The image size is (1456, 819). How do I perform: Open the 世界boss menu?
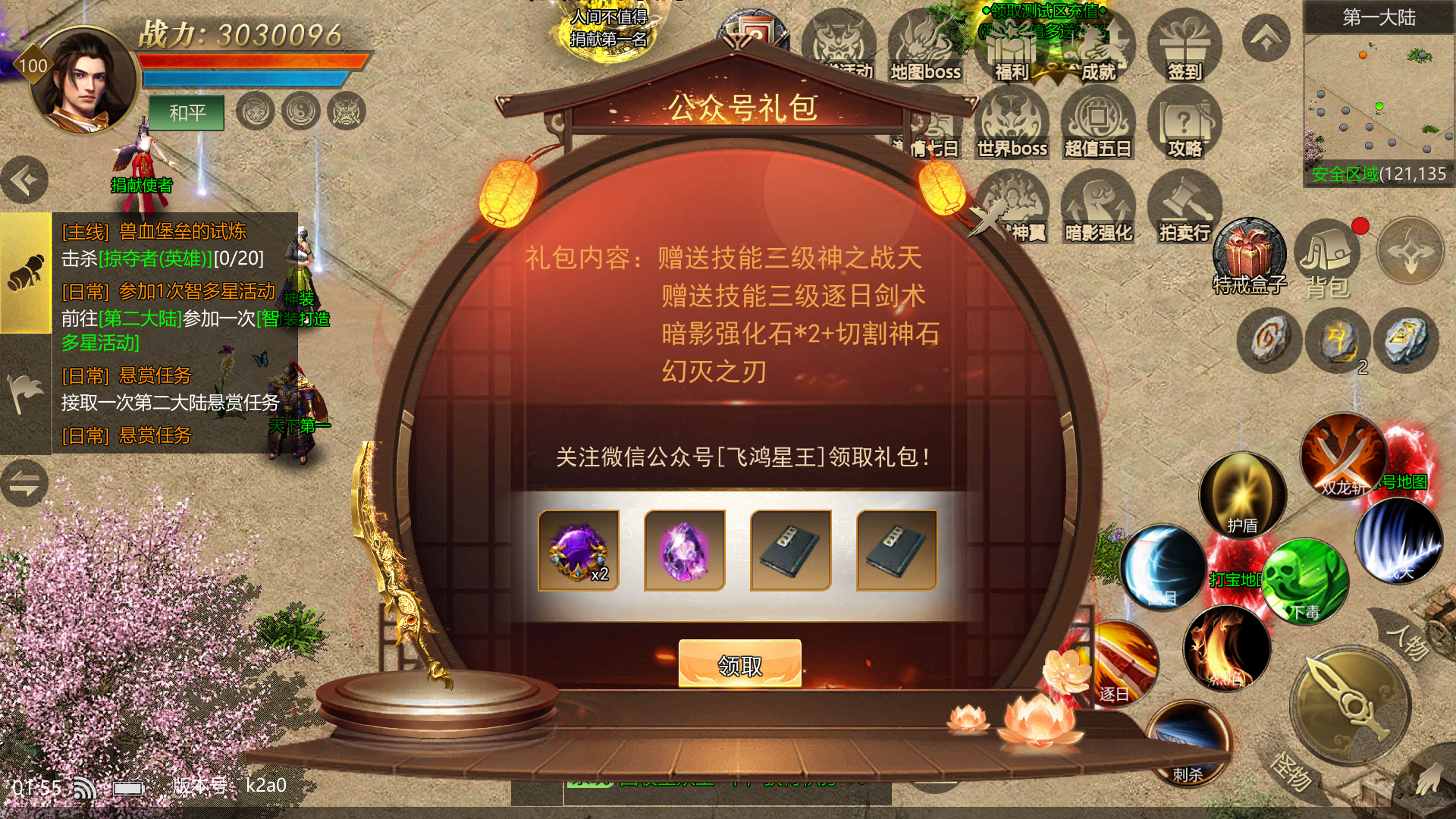pyautogui.click(x=1012, y=125)
